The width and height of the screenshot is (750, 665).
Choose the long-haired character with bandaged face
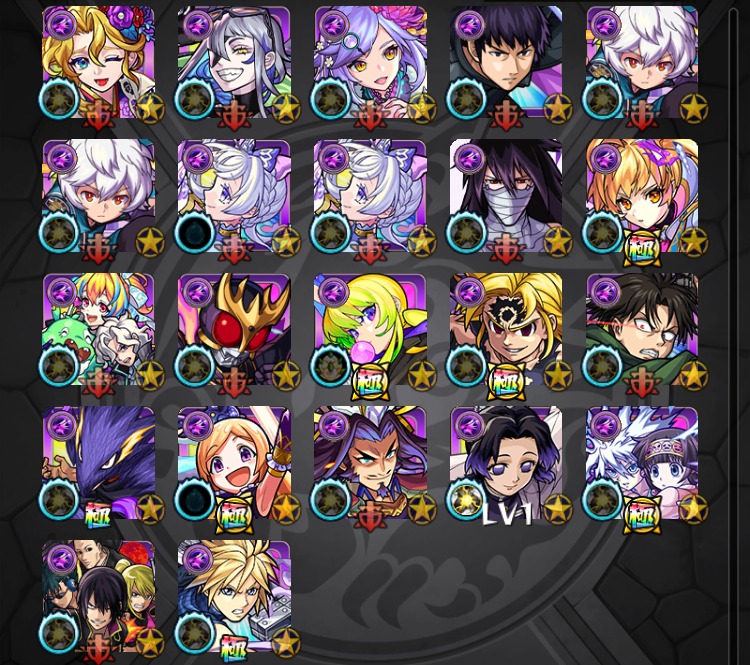[506, 196]
